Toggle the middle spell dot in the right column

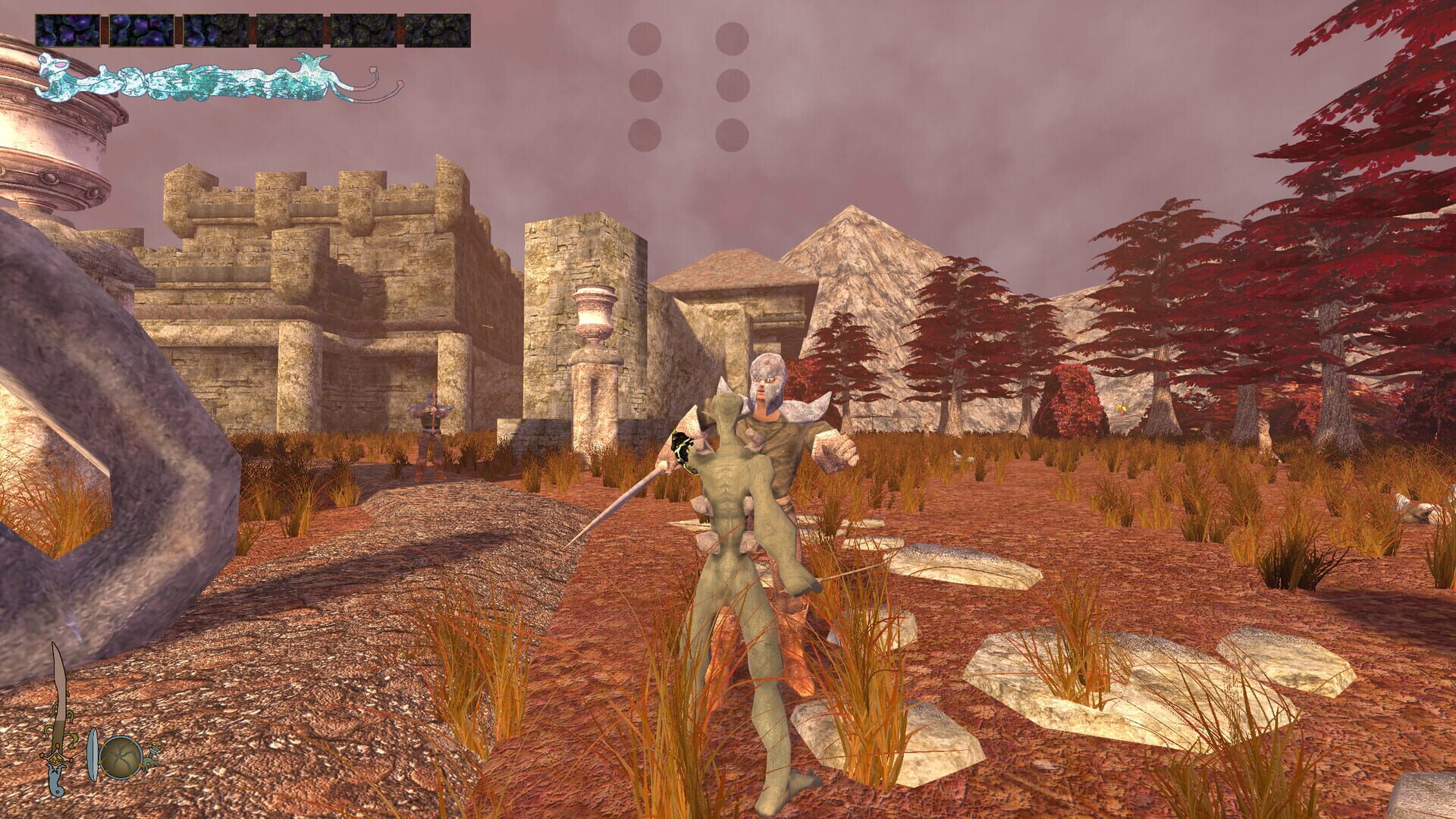733,86
